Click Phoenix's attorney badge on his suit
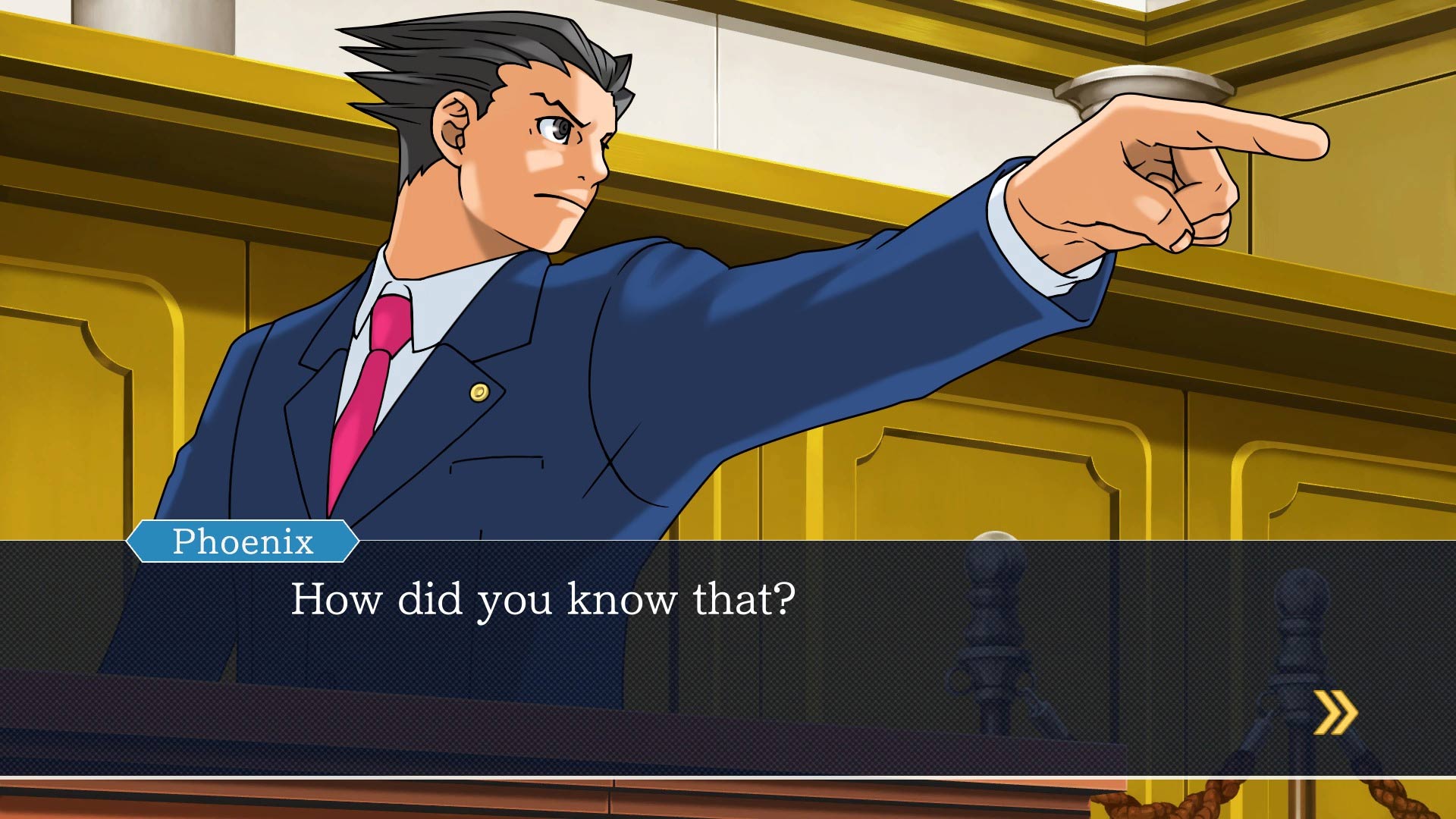 click(x=479, y=391)
